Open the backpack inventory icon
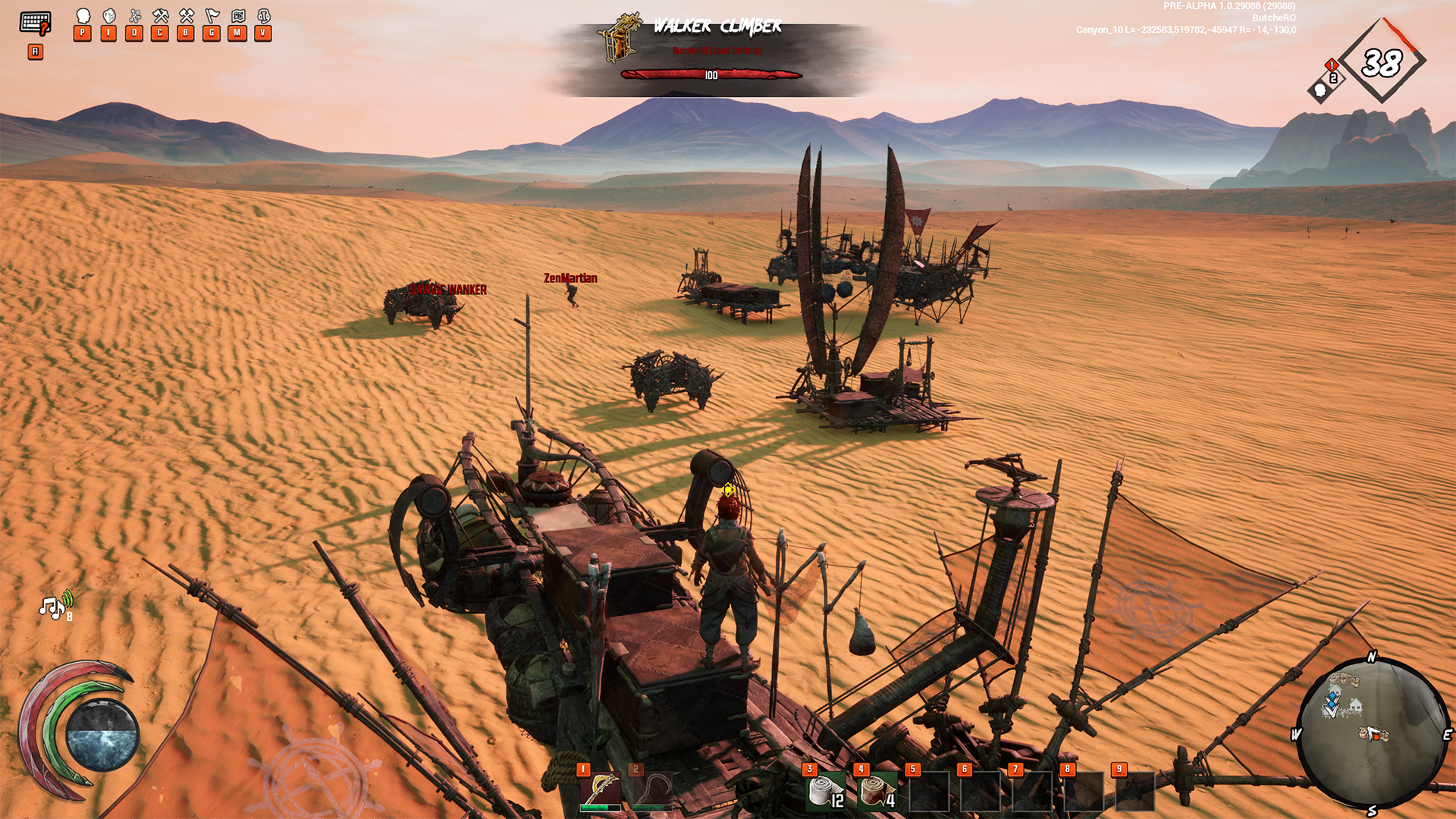The image size is (1456, 819). click(x=109, y=17)
